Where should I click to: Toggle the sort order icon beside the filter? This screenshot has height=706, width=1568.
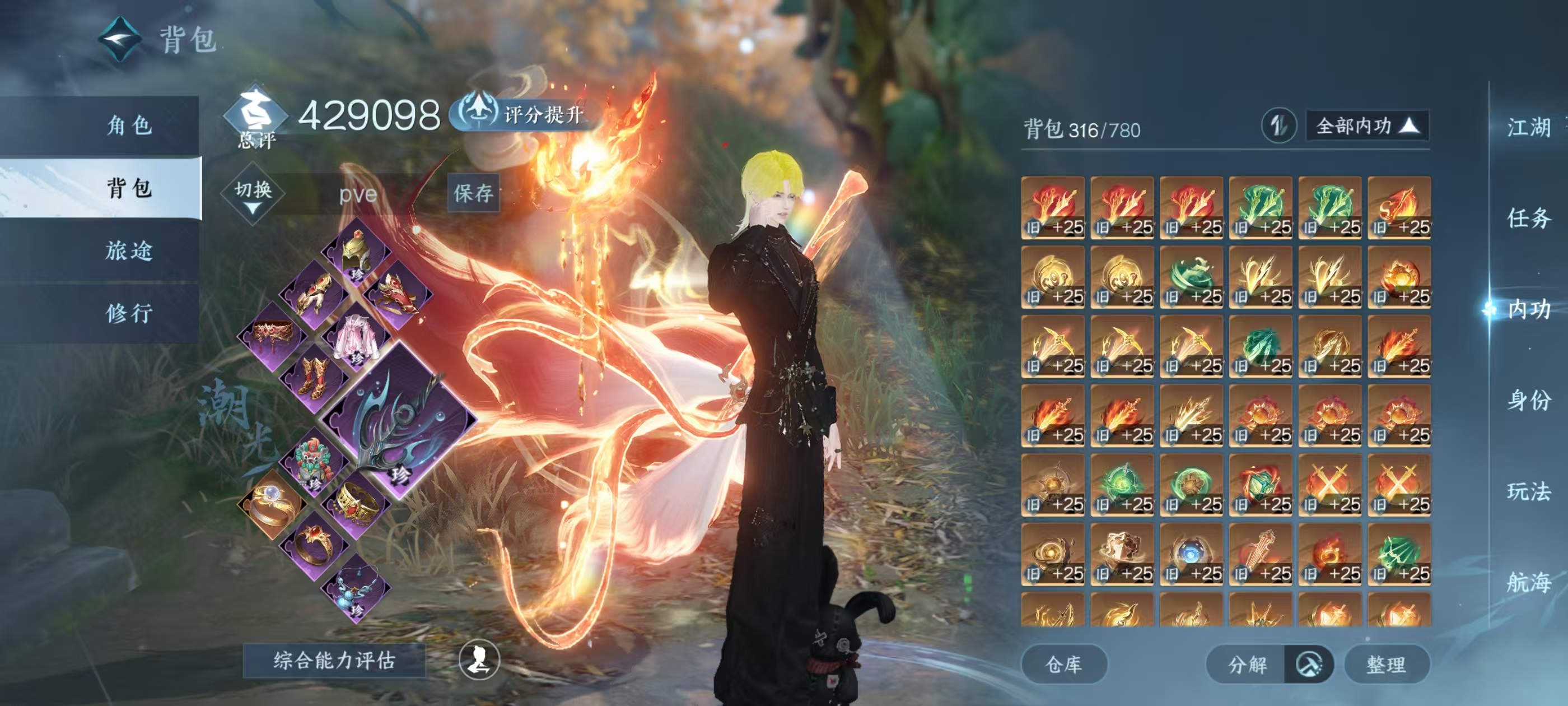coord(1278,126)
